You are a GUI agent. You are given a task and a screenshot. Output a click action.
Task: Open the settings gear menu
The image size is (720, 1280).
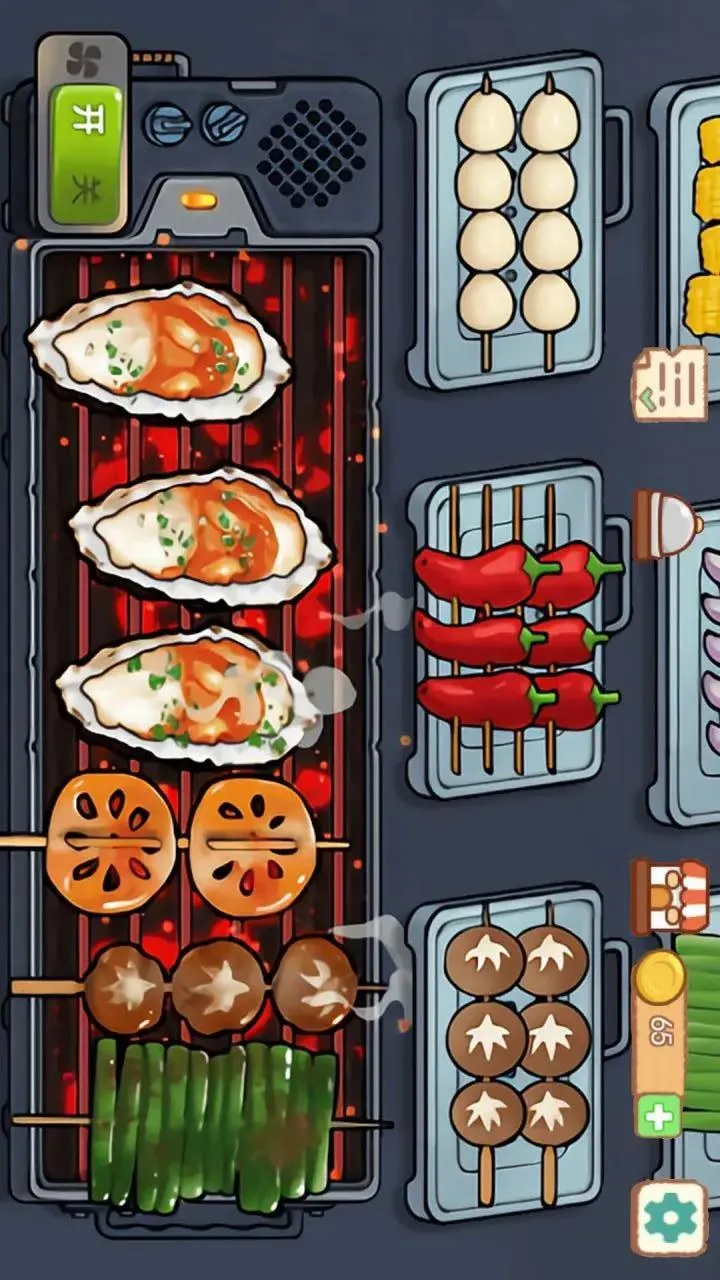668,1217
